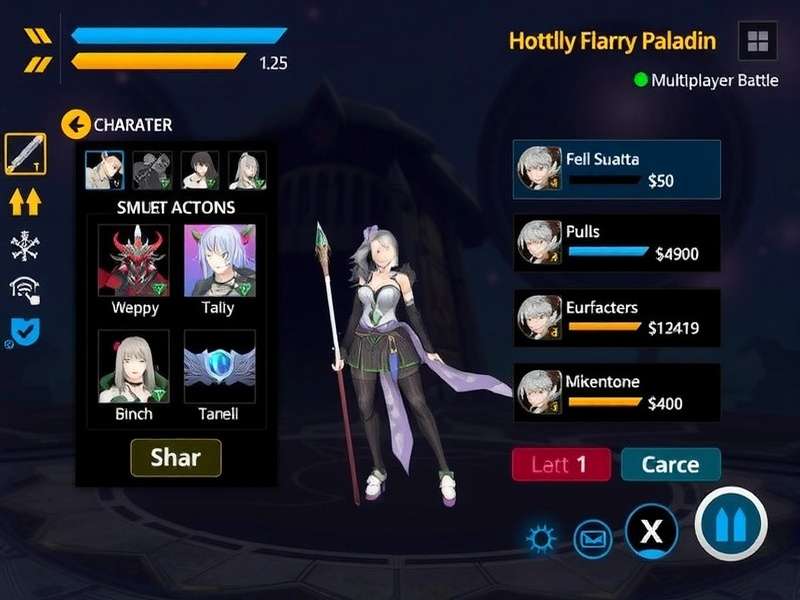Select the sword icon in the sidebar
This screenshot has height=600, width=800.
(x=25, y=153)
